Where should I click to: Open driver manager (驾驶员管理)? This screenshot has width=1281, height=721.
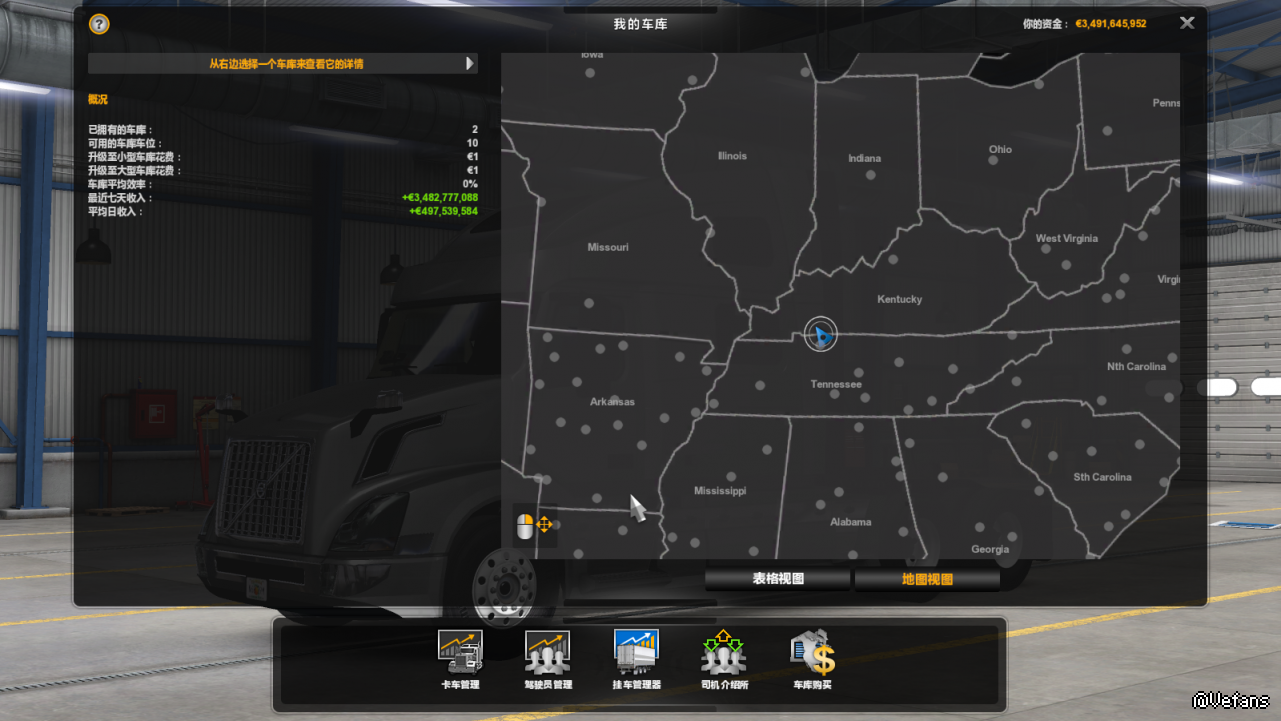coord(548,658)
